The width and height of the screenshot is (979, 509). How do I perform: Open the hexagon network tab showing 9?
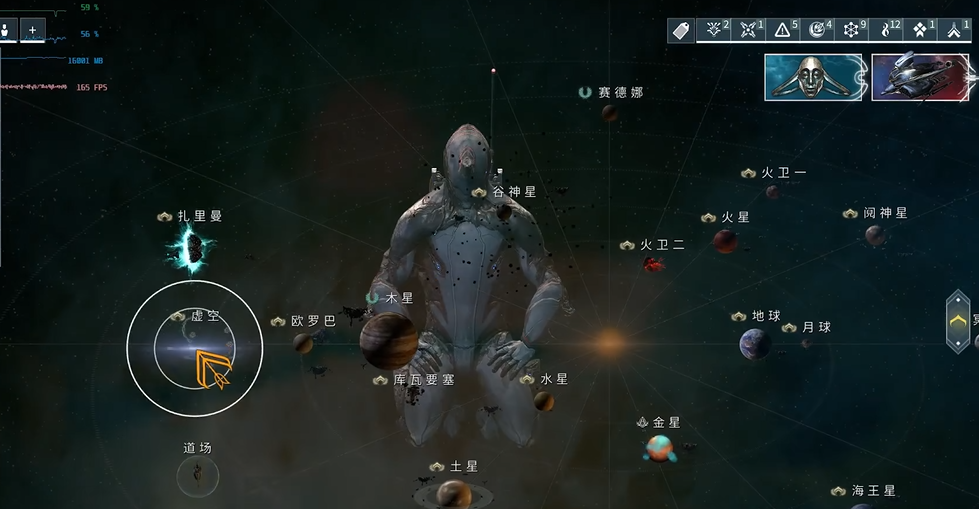click(853, 31)
